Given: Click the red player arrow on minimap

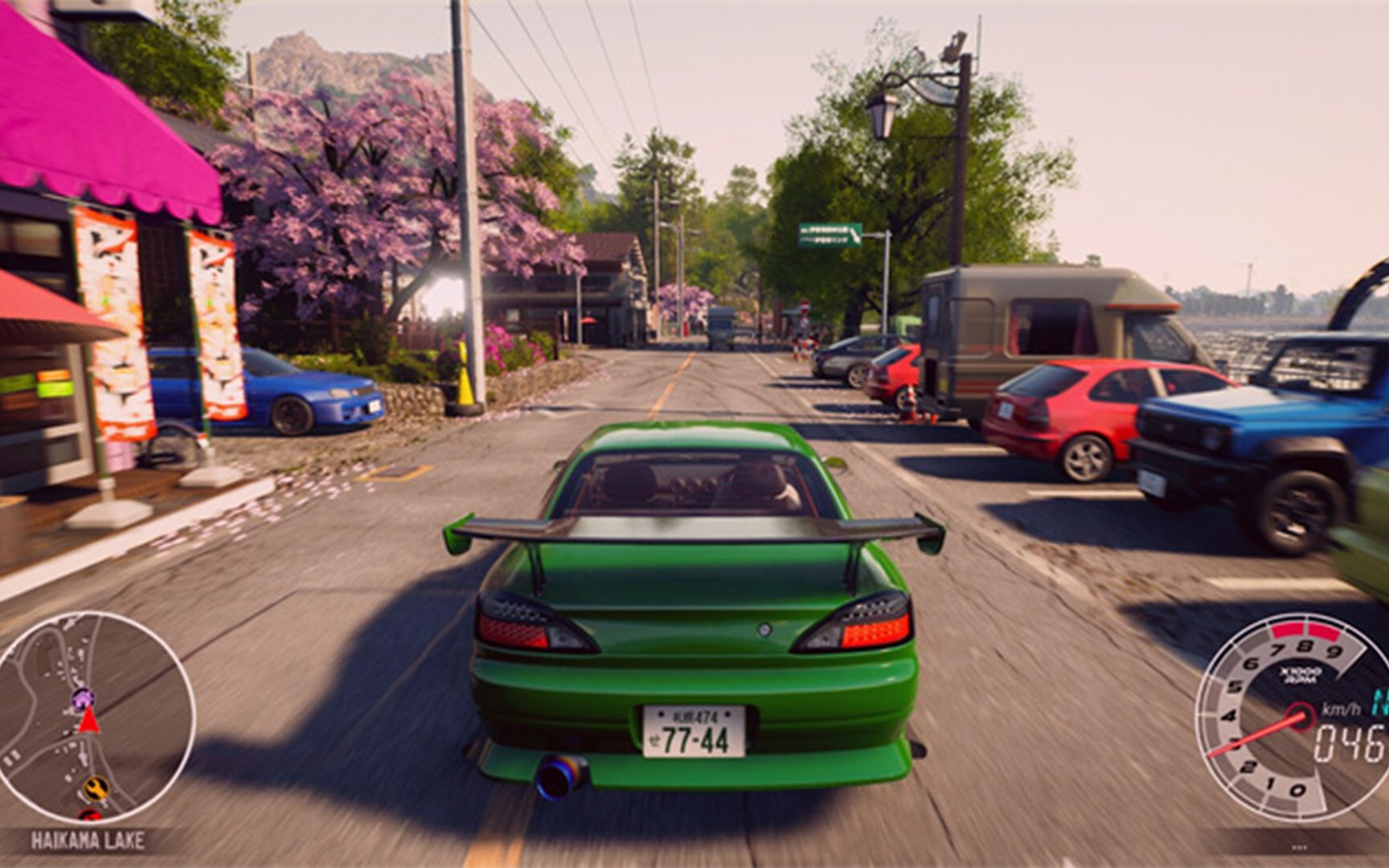Looking at the screenshot, I should point(88,720).
